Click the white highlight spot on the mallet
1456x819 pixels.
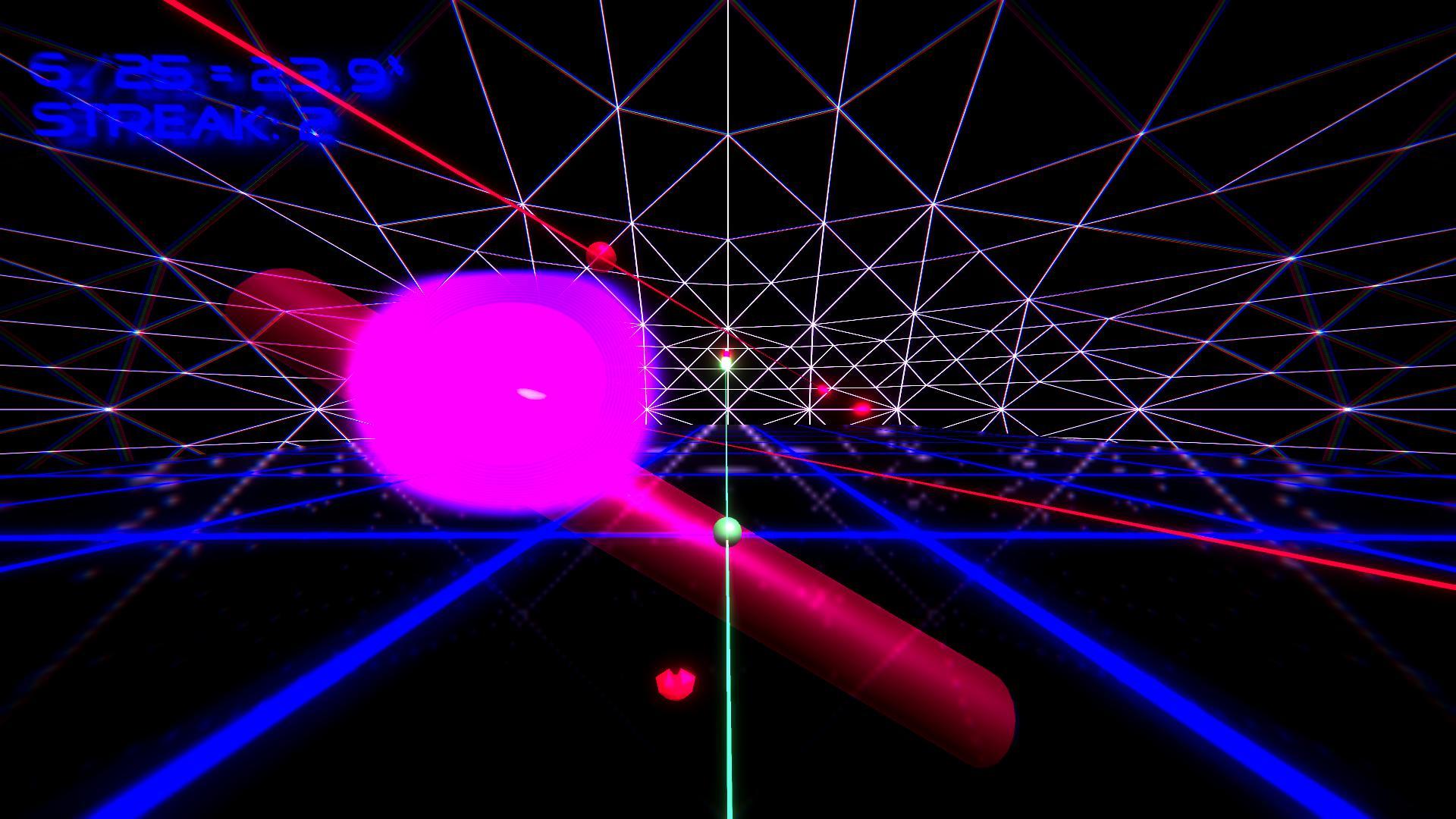[x=531, y=393]
